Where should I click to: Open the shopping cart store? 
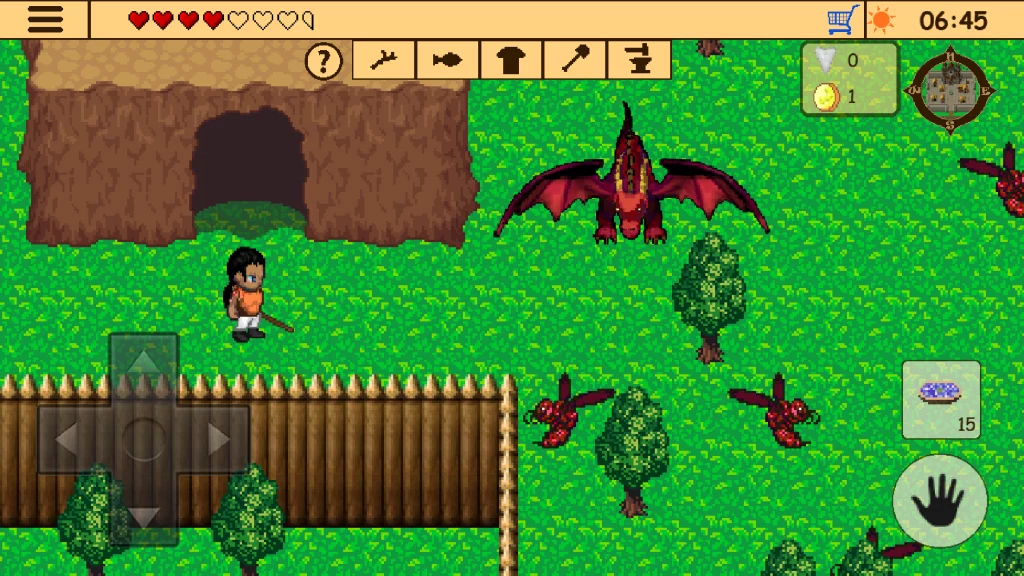coord(843,20)
